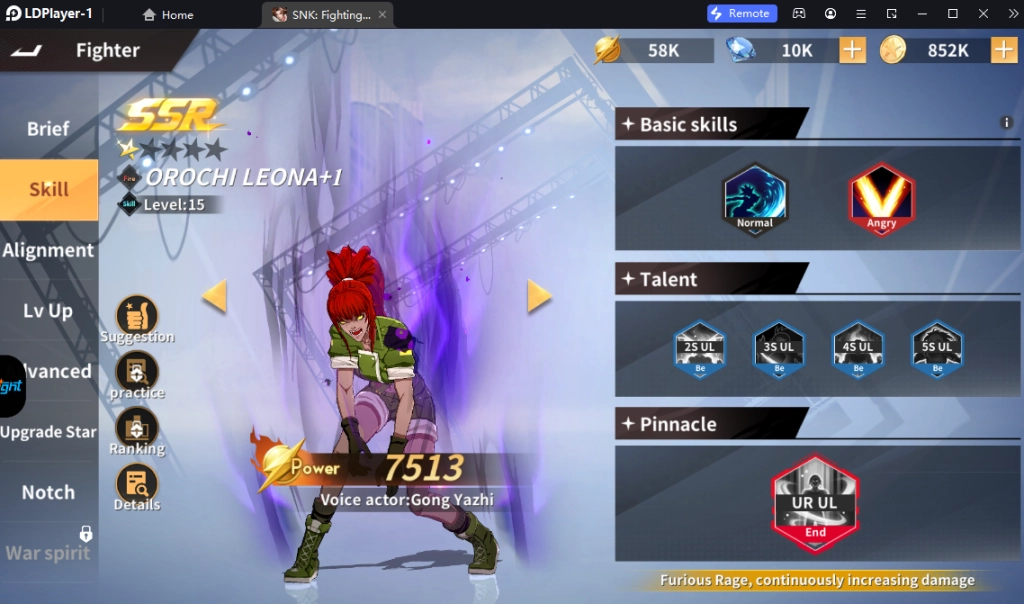The height and width of the screenshot is (604, 1024).
Task: View the fighter Ranking
Action: (x=137, y=428)
